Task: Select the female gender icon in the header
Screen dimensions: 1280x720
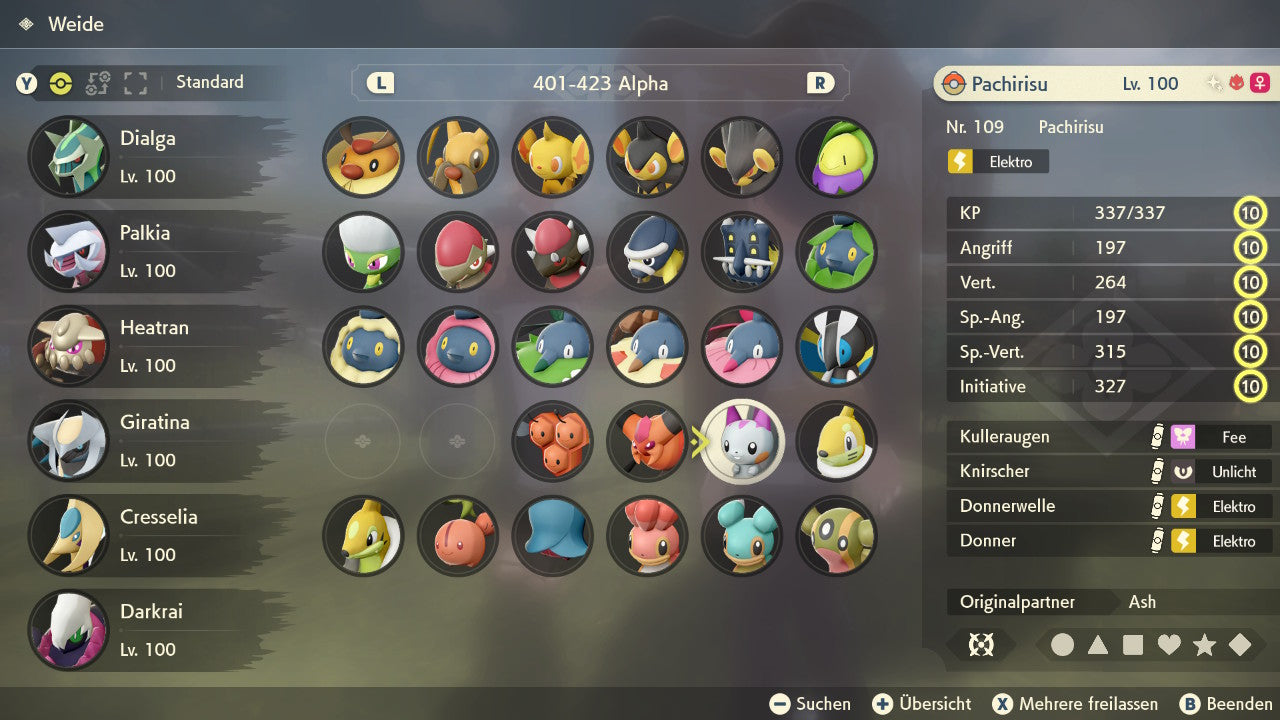Action: pyautogui.click(x=1260, y=82)
